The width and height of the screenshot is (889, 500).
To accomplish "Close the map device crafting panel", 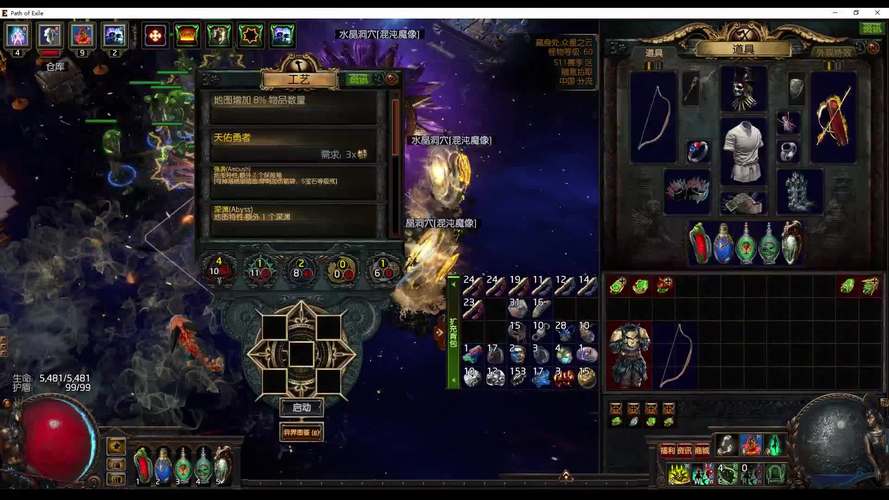I will pyautogui.click(x=392, y=78).
